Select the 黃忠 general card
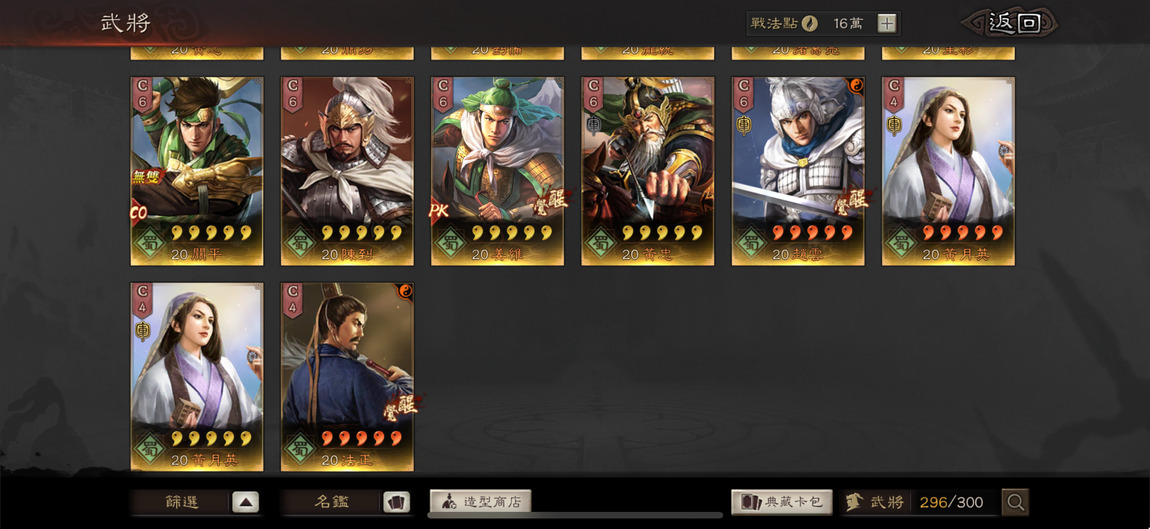Image resolution: width=1150 pixels, height=529 pixels. click(x=647, y=170)
